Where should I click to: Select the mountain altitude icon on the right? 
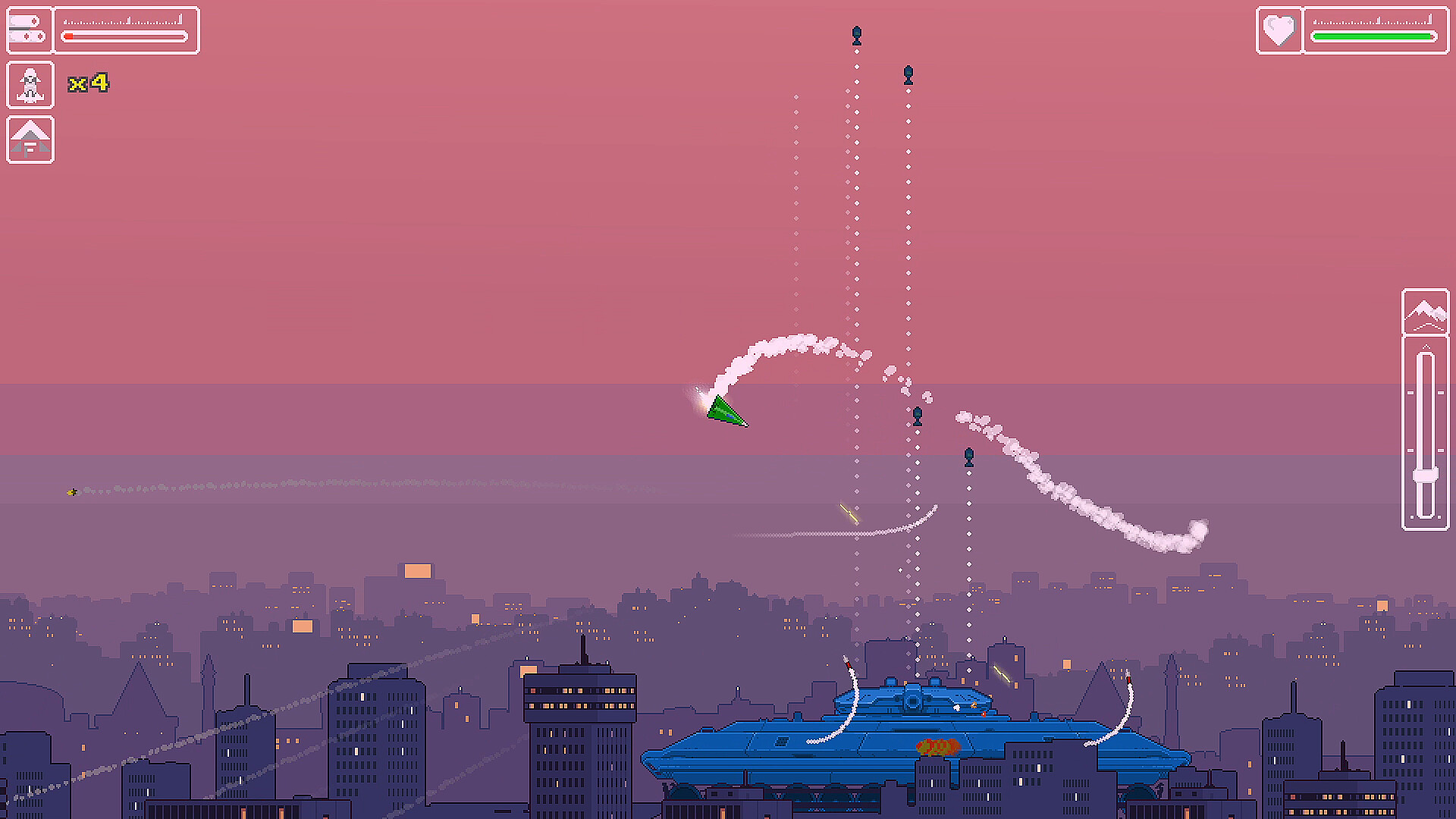point(1427,315)
